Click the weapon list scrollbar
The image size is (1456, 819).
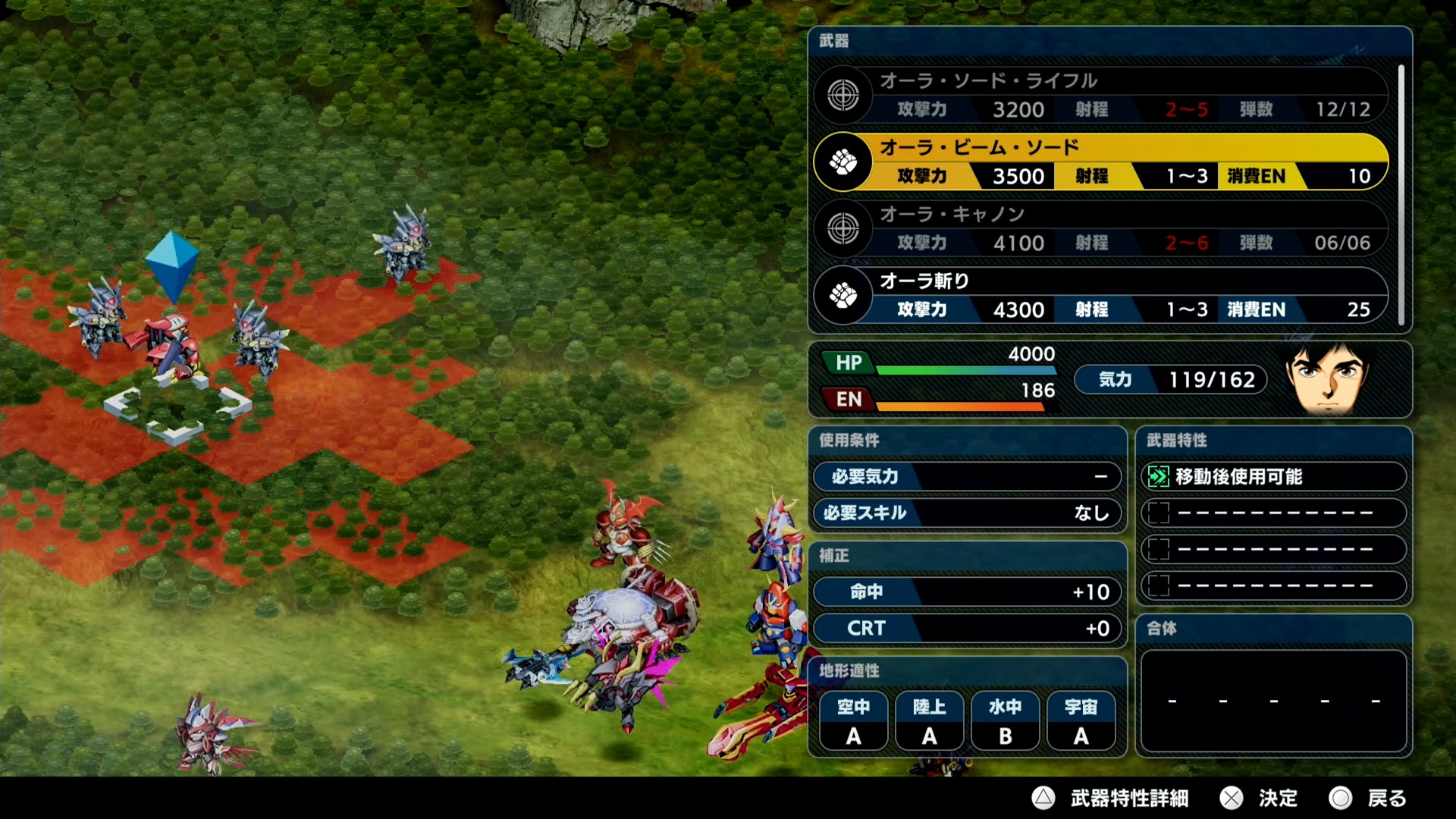(x=1401, y=194)
